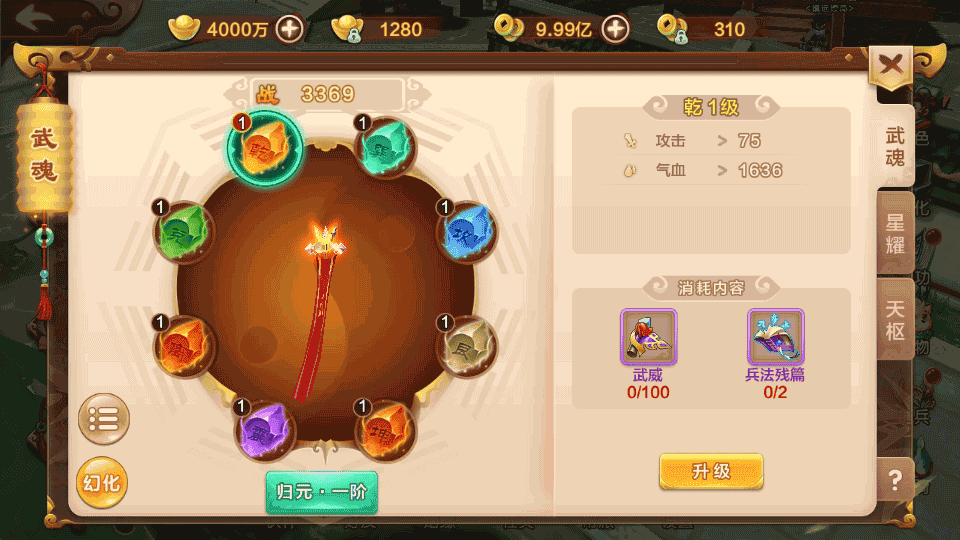Select the teal soul orb
Image resolution: width=960 pixels, height=540 pixels.
click(x=385, y=147)
